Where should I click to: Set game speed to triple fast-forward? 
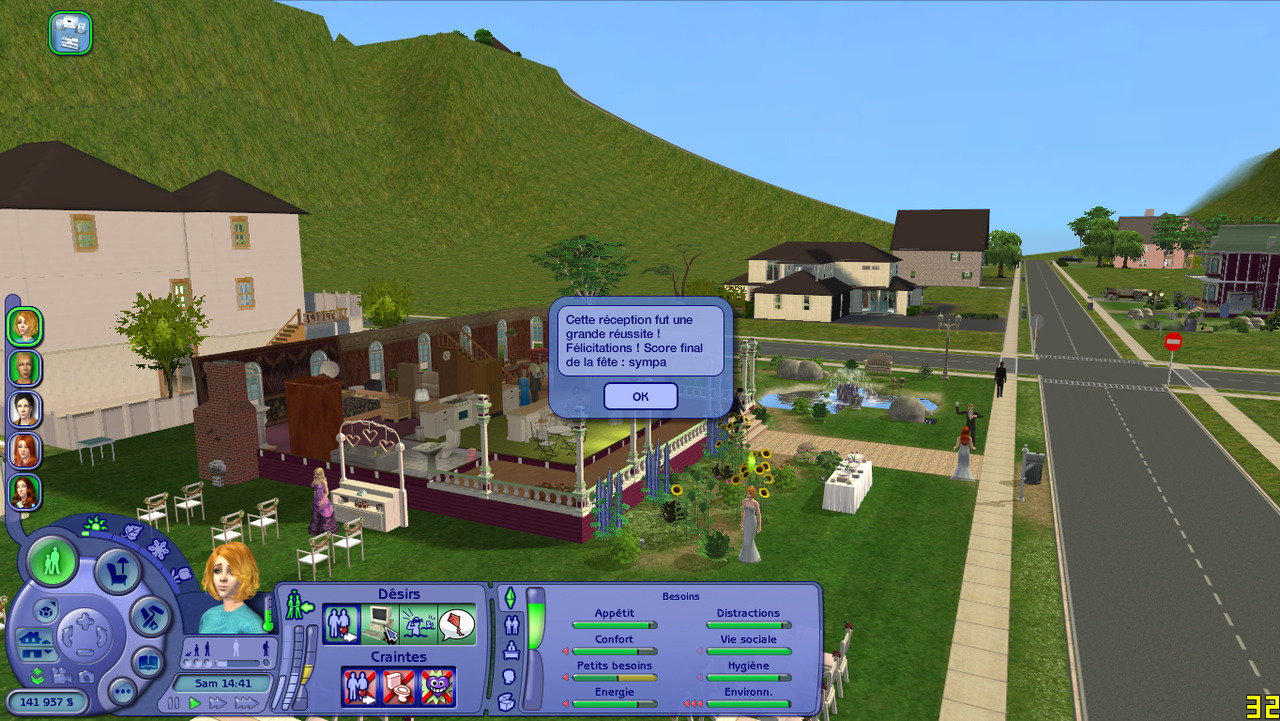[245, 703]
